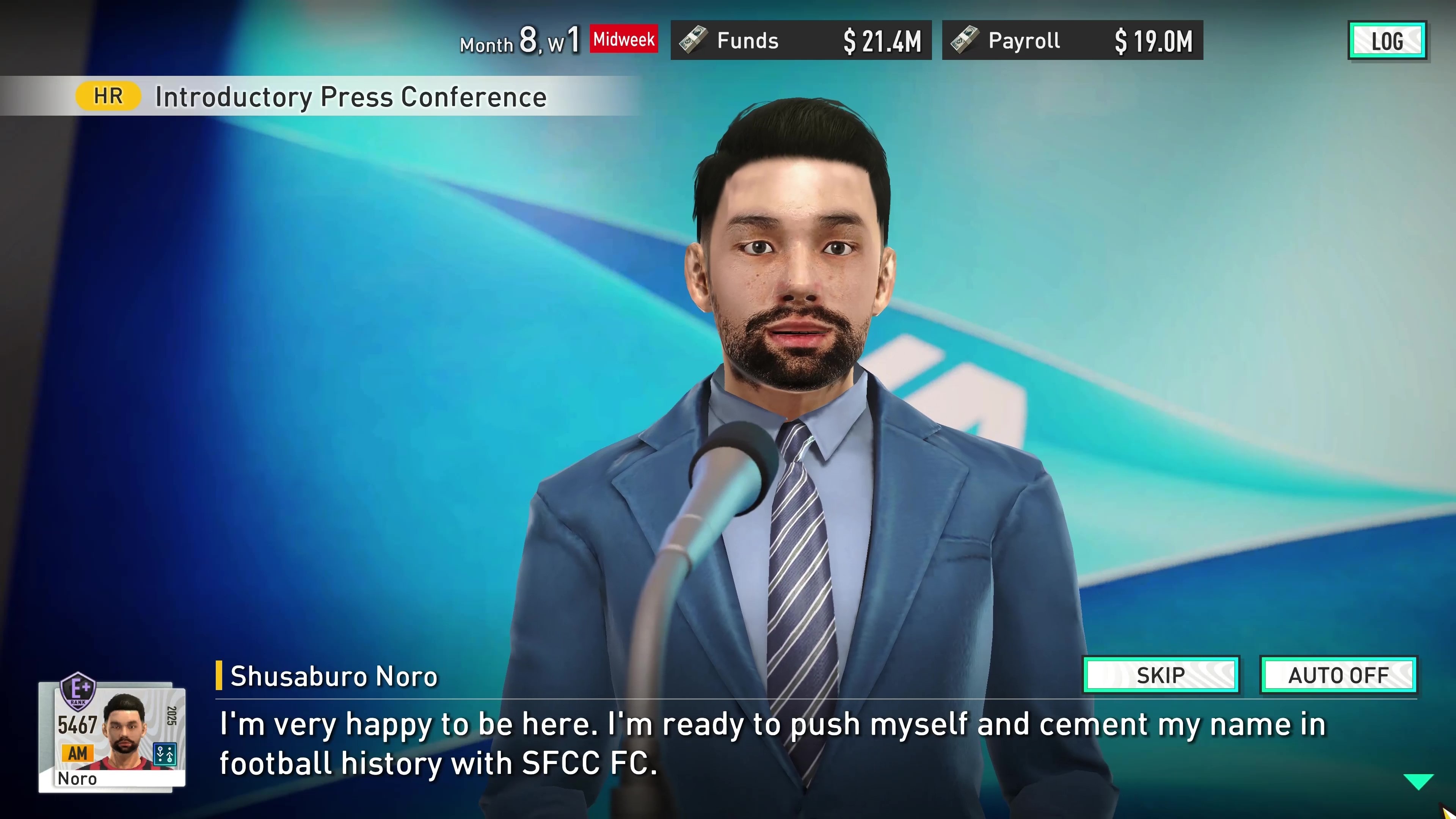This screenshot has height=819, width=1456.
Task: Click the Introductory Press Conference header
Action: [349, 96]
